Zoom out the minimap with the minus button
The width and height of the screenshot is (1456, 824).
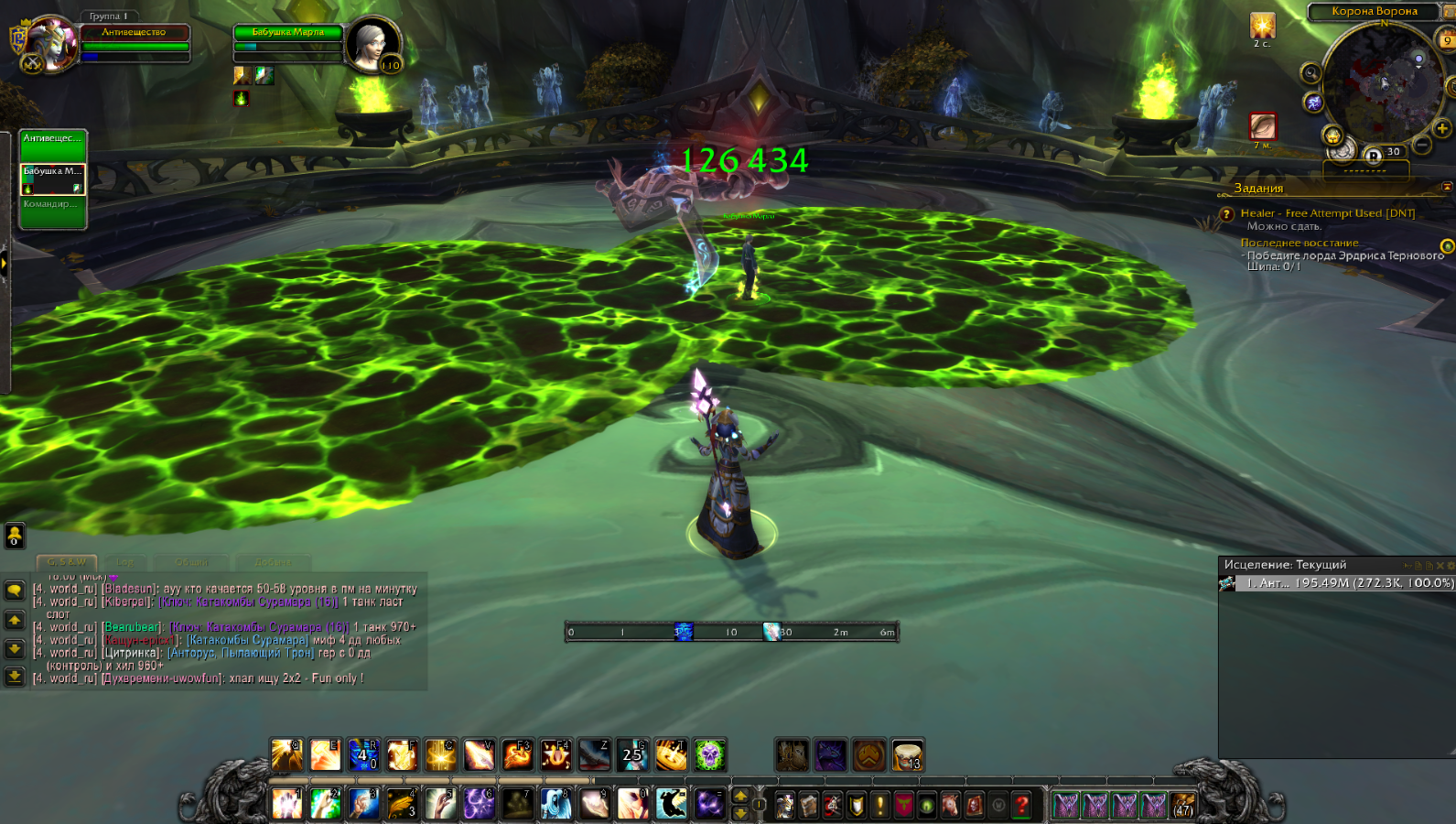(1421, 145)
